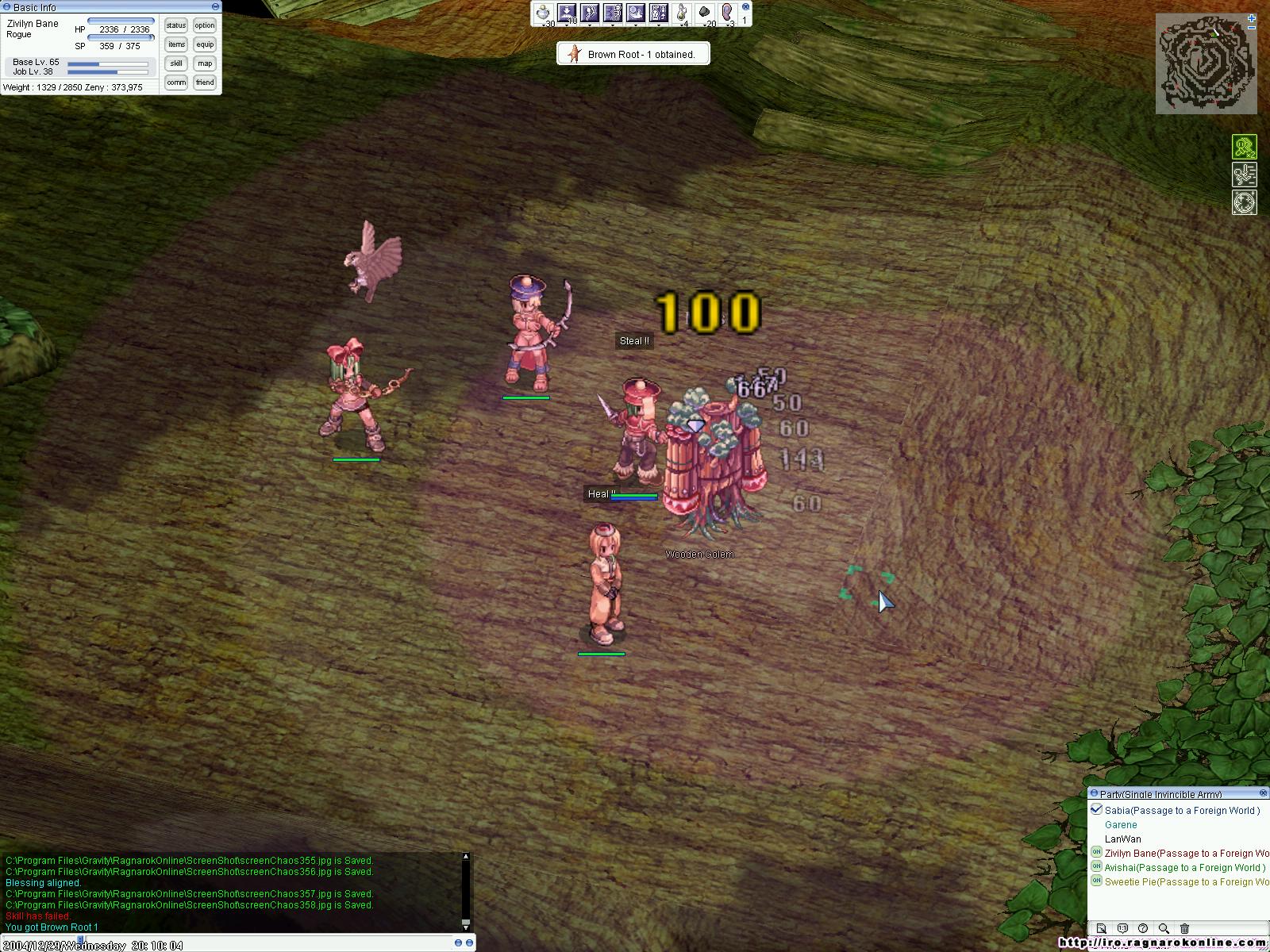Open the friend list
Image resolution: width=1270 pixels, height=952 pixels.
205,83
